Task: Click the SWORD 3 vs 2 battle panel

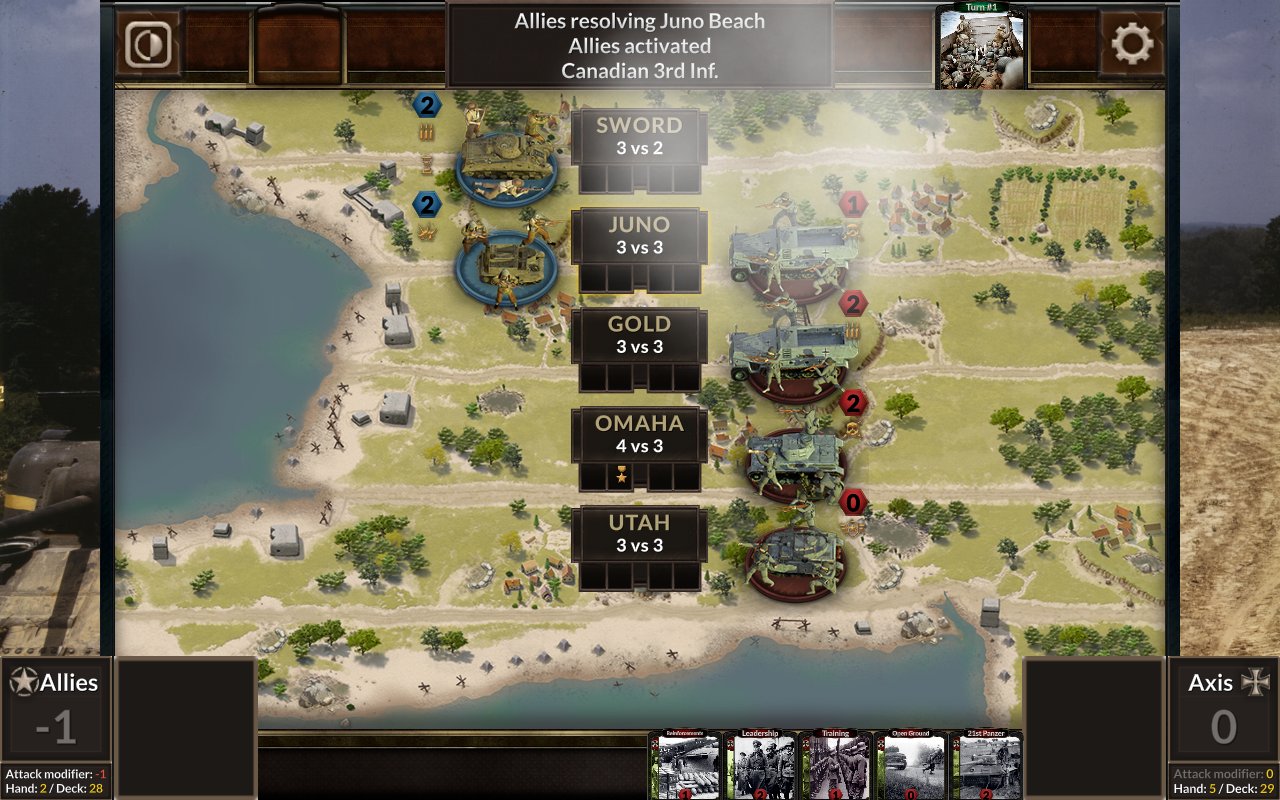Action: 639,136
